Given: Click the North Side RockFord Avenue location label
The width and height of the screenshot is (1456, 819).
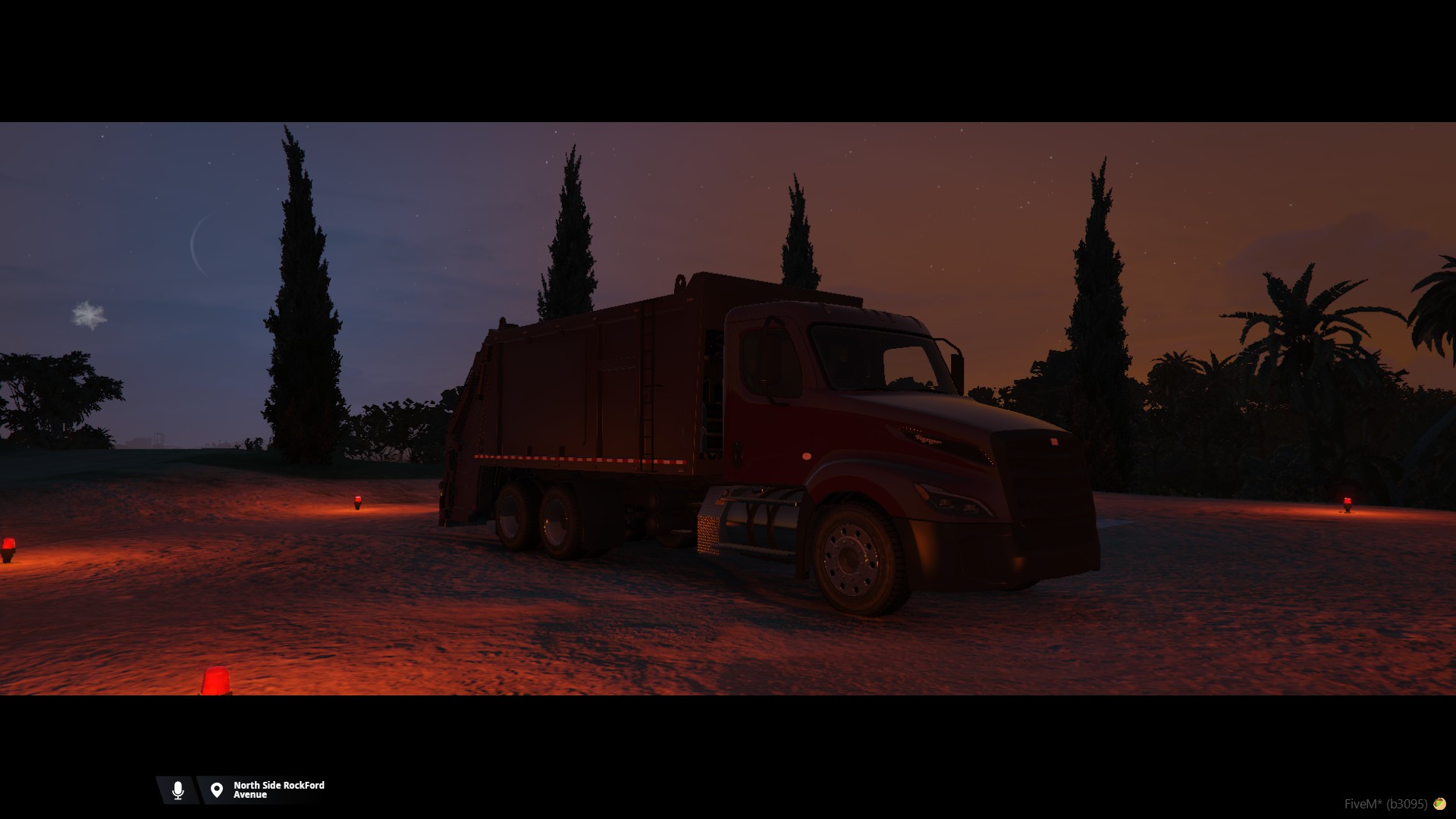Looking at the screenshot, I should 278,790.
